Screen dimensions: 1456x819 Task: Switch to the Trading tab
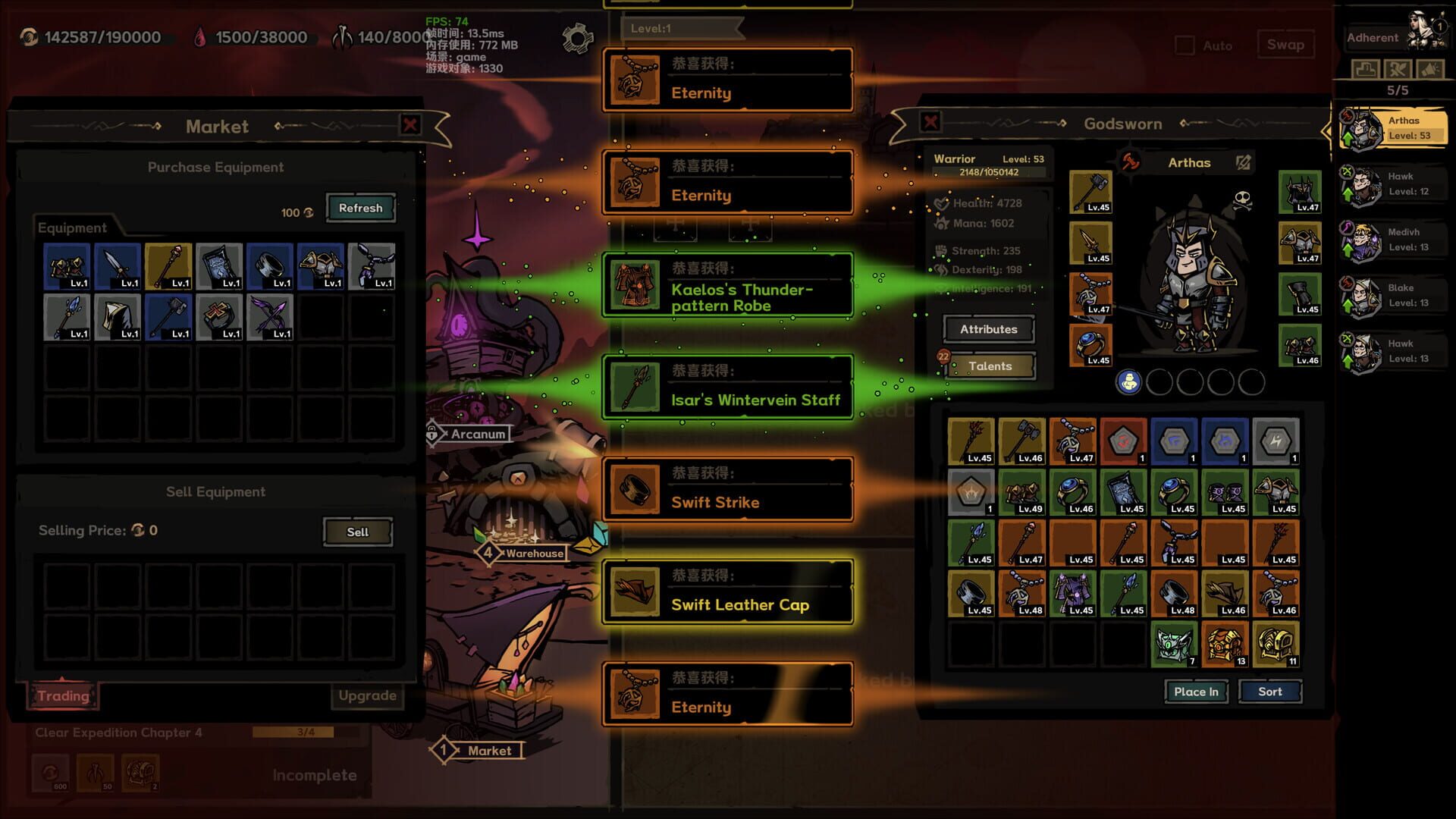[x=63, y=695]
